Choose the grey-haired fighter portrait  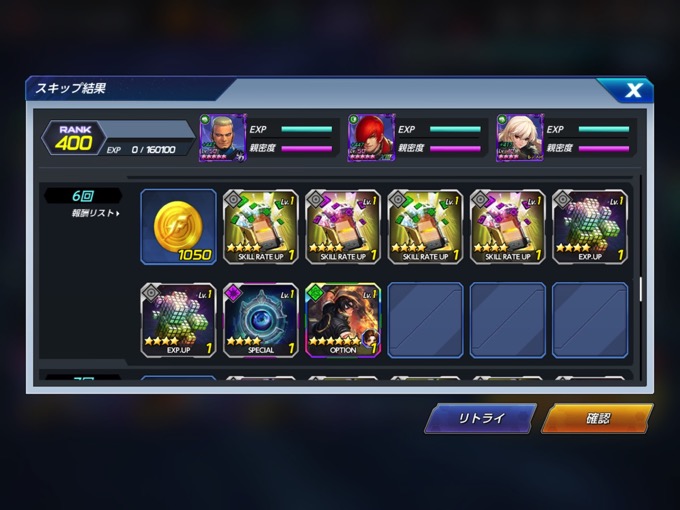tap(222, 138)
